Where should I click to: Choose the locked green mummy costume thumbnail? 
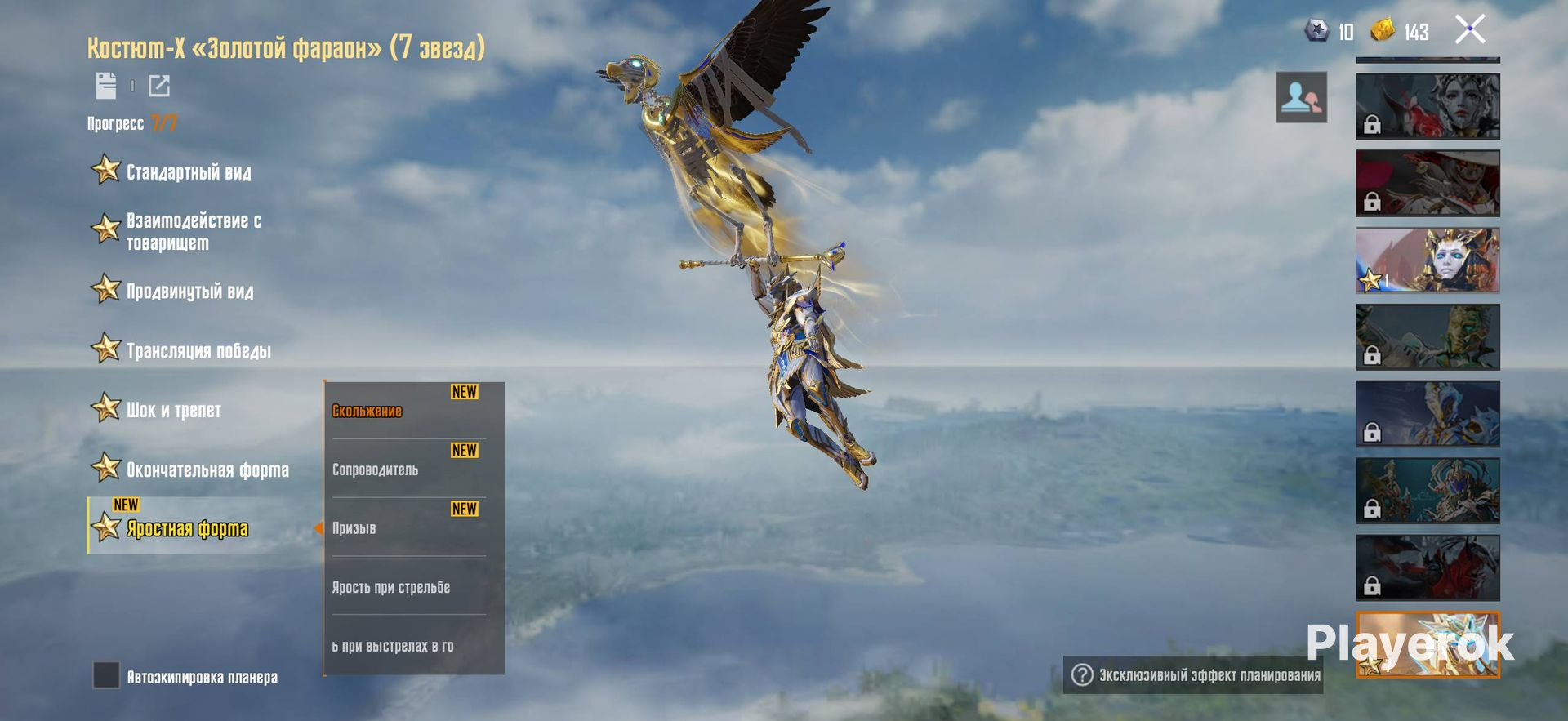pos(1428,337)
